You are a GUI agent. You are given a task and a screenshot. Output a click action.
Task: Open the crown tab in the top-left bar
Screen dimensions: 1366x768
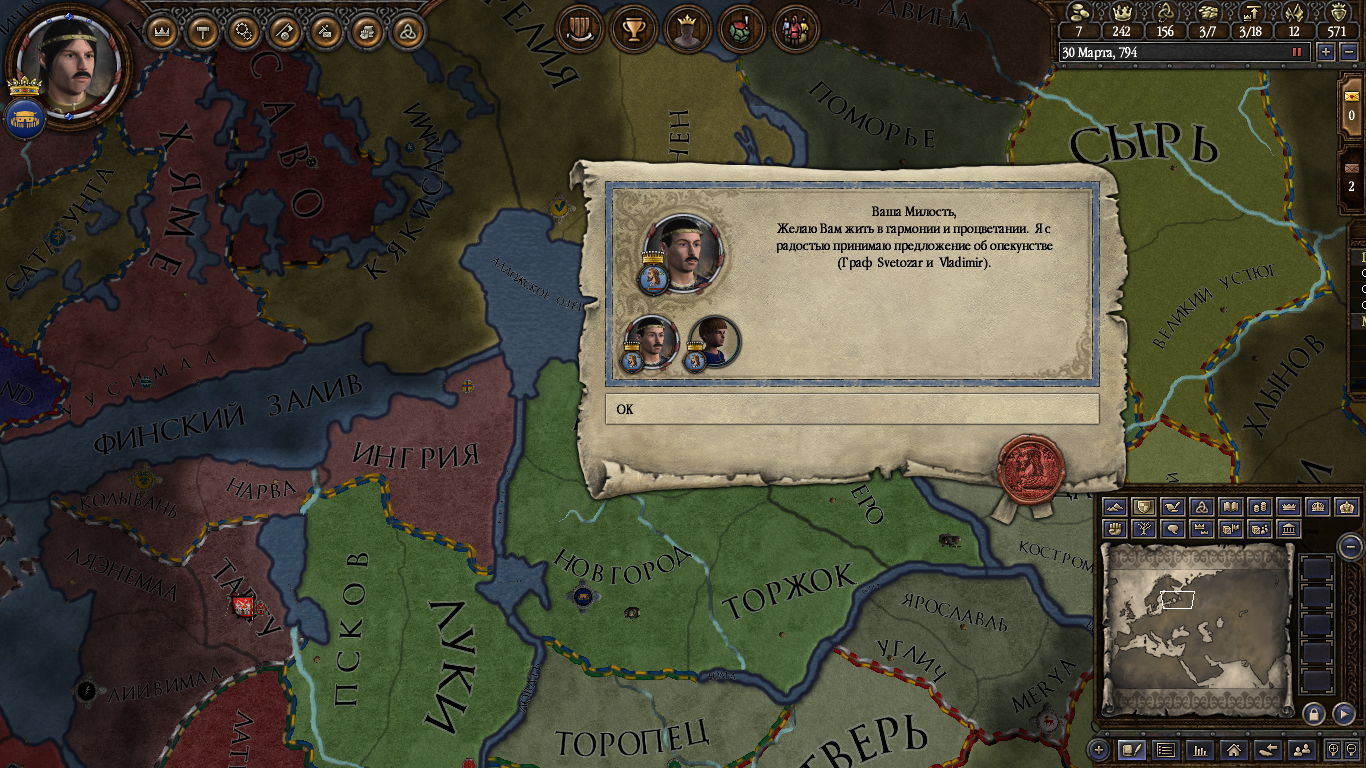pyautogui.click(x=162, y=30)
